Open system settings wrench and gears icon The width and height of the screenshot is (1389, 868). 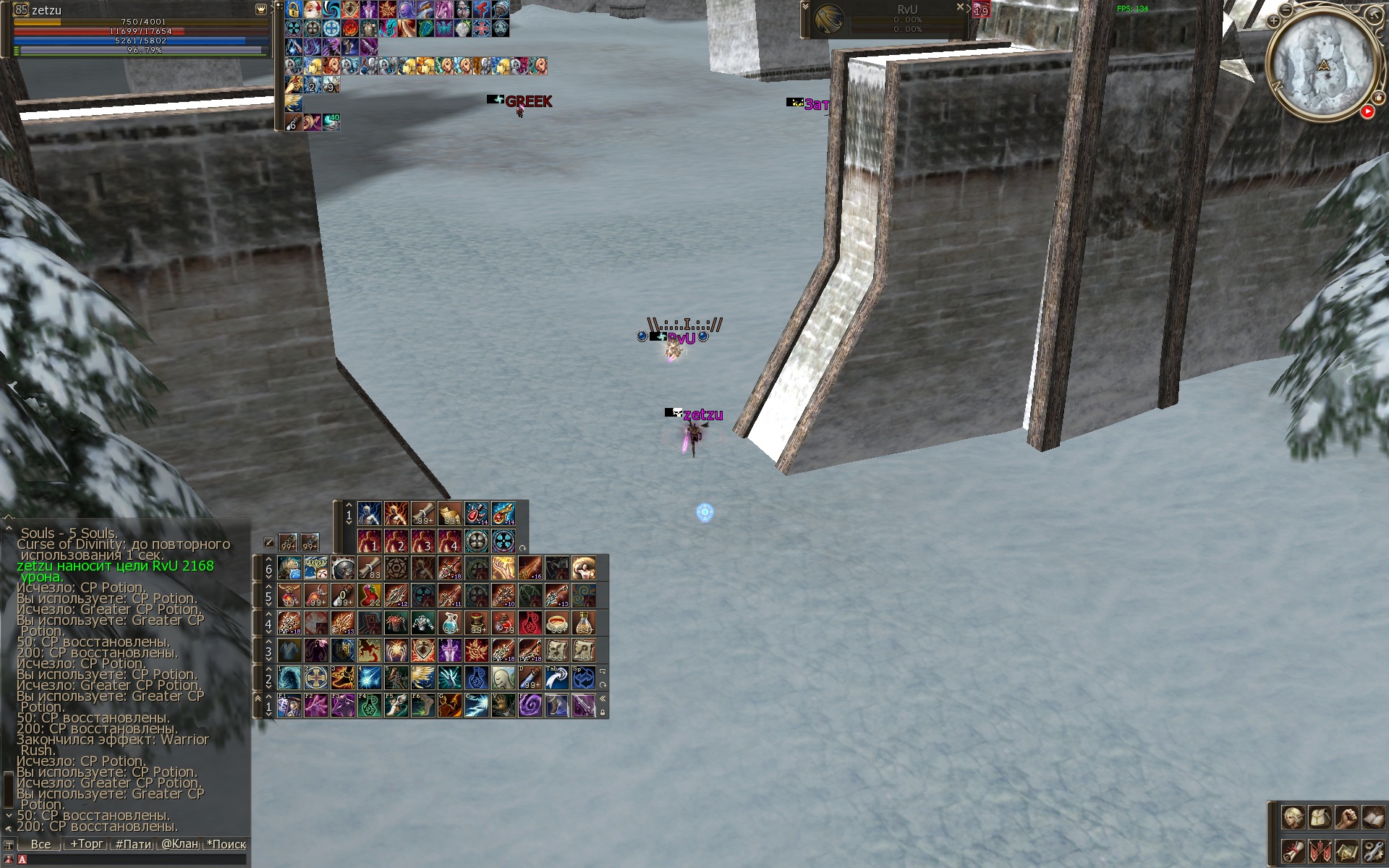tap(1372, 851)
